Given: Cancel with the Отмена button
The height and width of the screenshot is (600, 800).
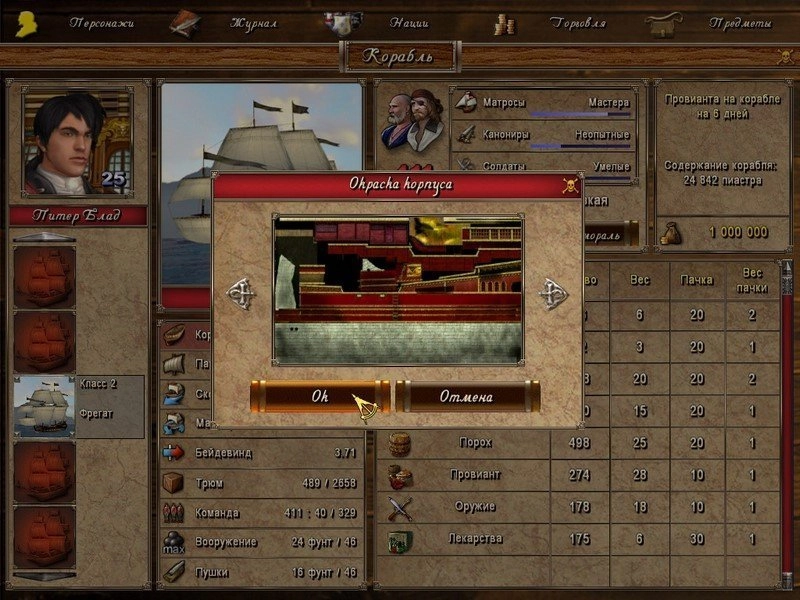Looking at the screenshot, I should tap(467, 396).
